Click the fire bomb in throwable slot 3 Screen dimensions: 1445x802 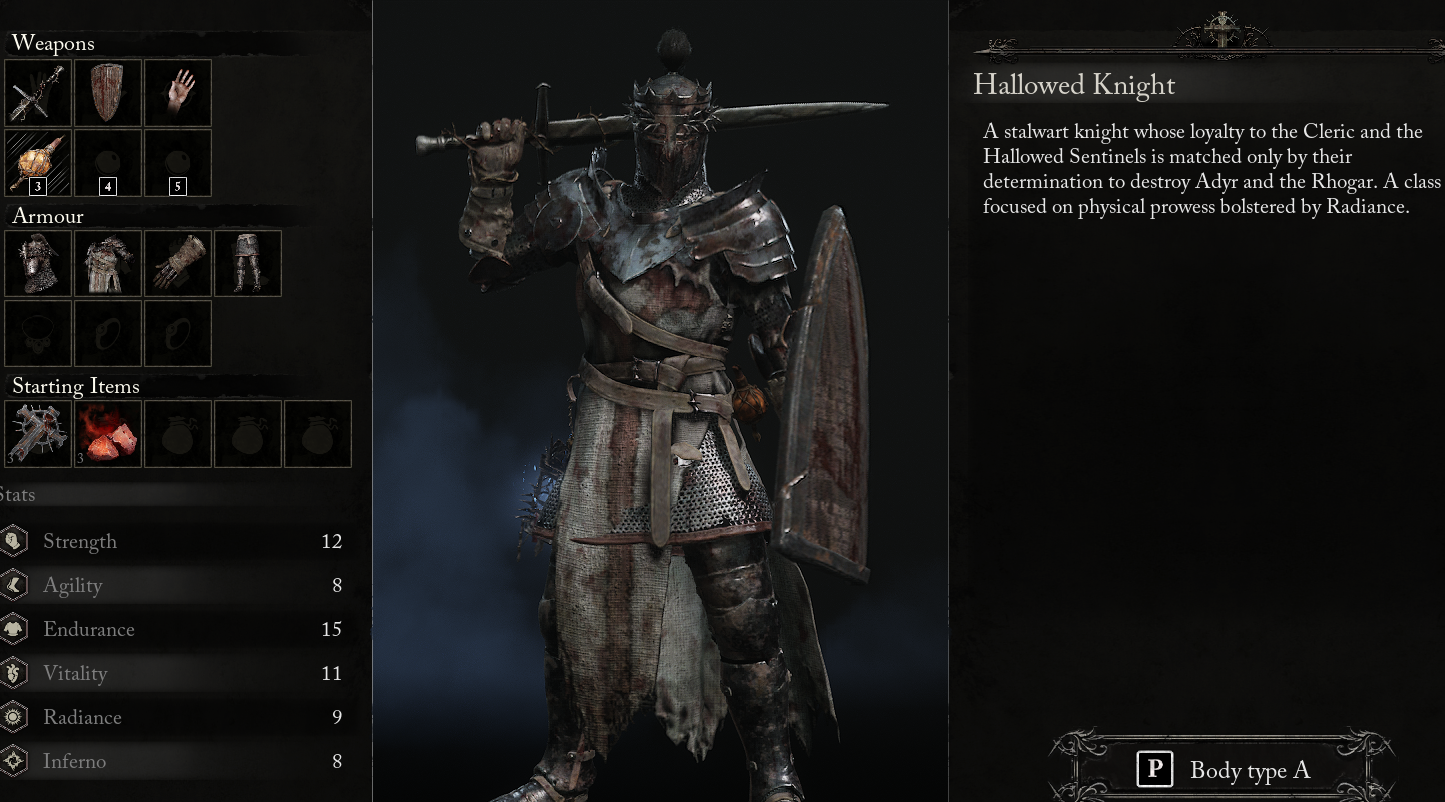tap(38, 162)
